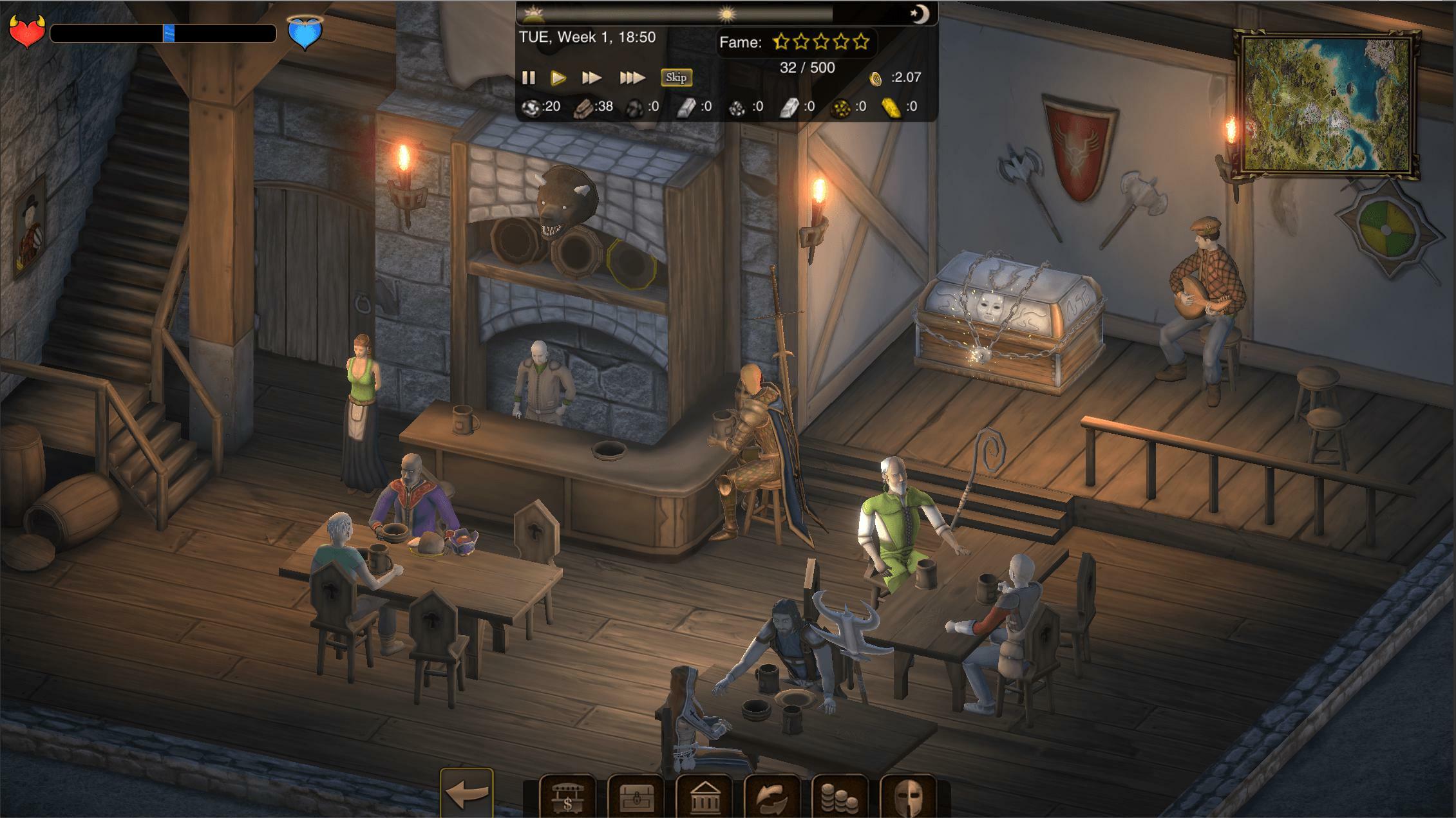Click the wood resource icon showing 38
1456x818 pixels.
584,107
